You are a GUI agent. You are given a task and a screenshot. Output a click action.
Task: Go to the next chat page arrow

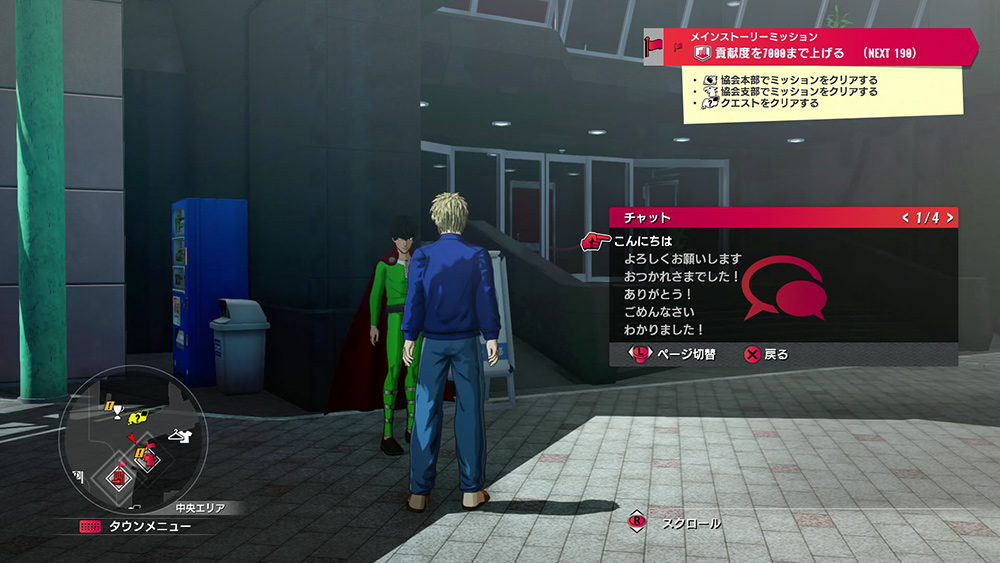949,217
